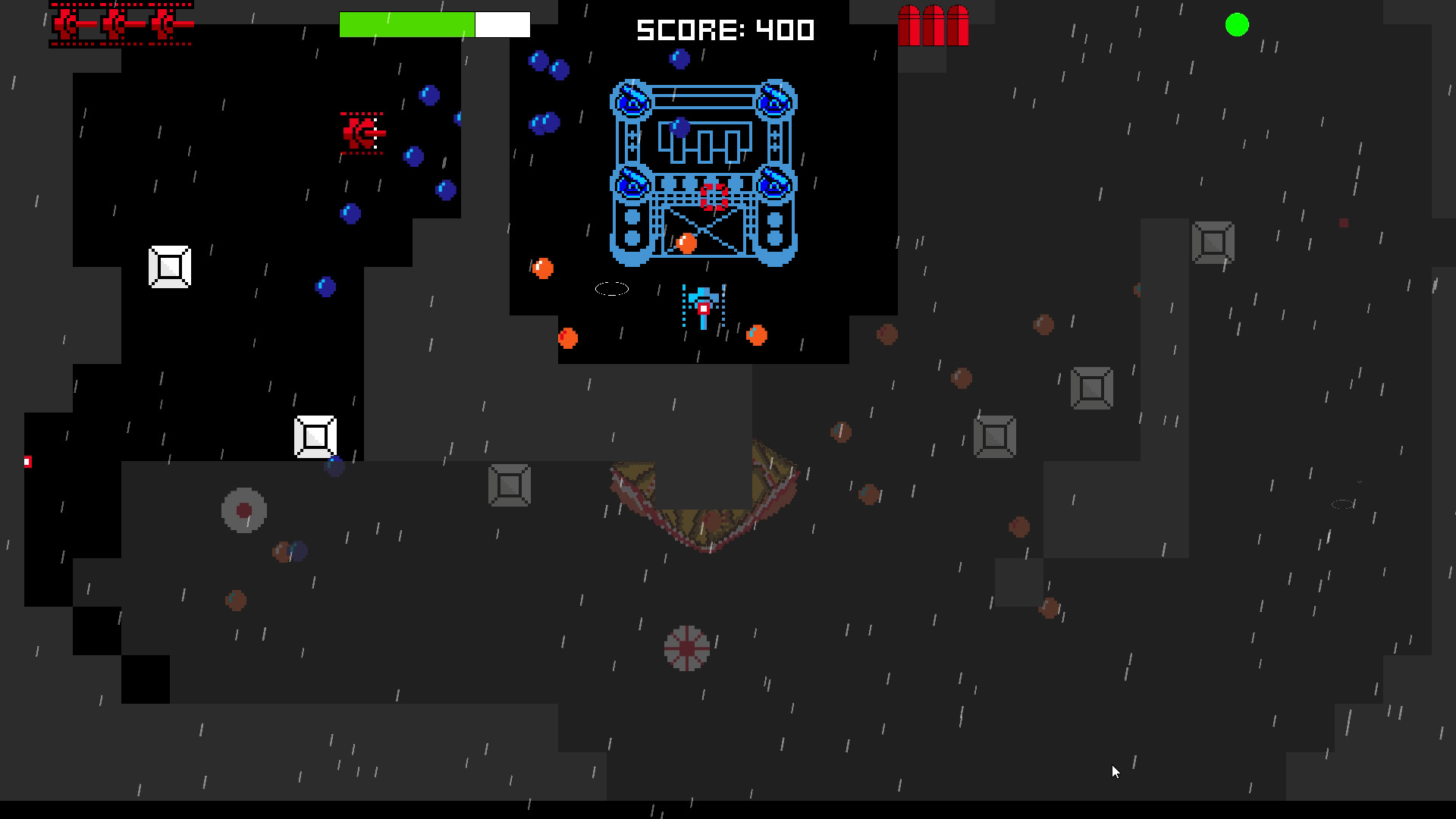
Task: Click the SCORE: 400 text
Action: (x=724, y=30)
